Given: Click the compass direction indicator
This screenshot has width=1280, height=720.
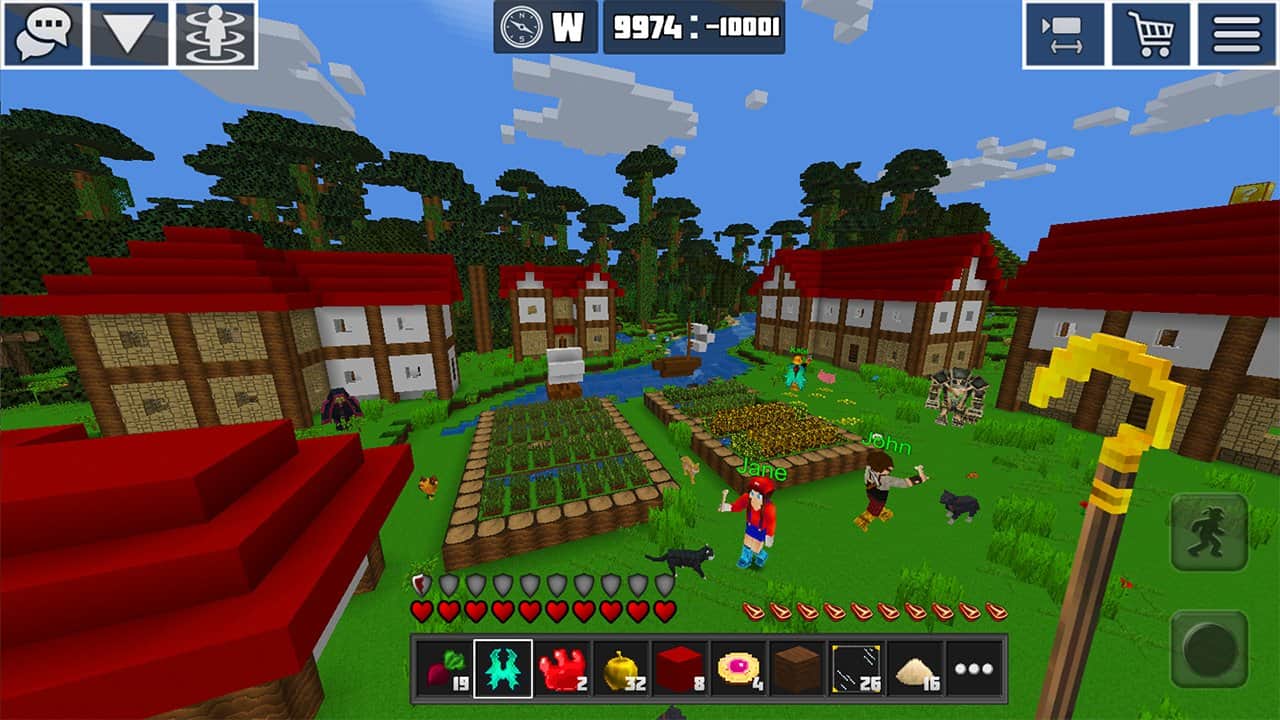Looking at the screenshot, I should pos(546,27).
